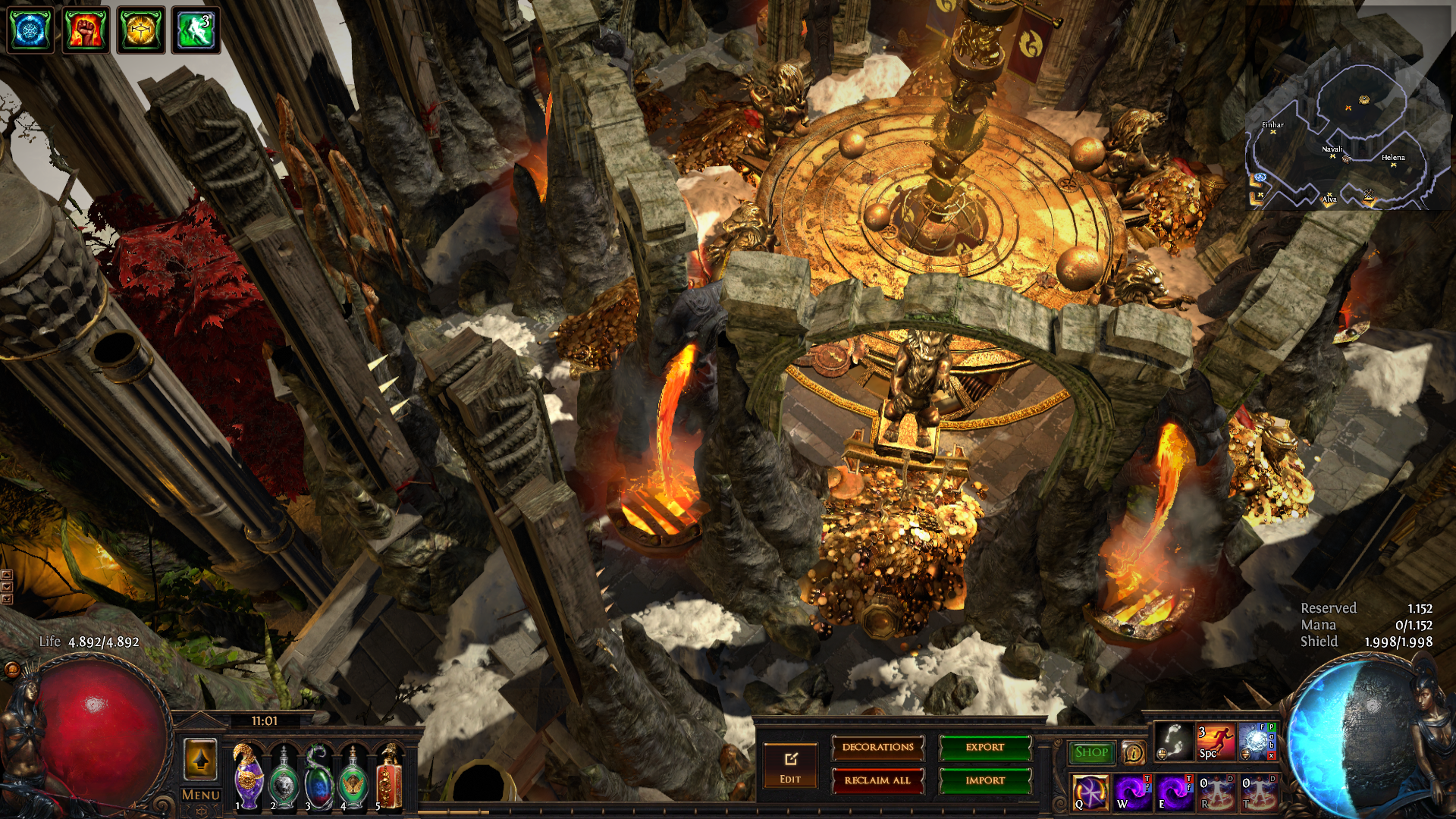Viewport: 1456px width, 819px height.
Task: Use the red gilded flask in slot 5
Action: 389,777
